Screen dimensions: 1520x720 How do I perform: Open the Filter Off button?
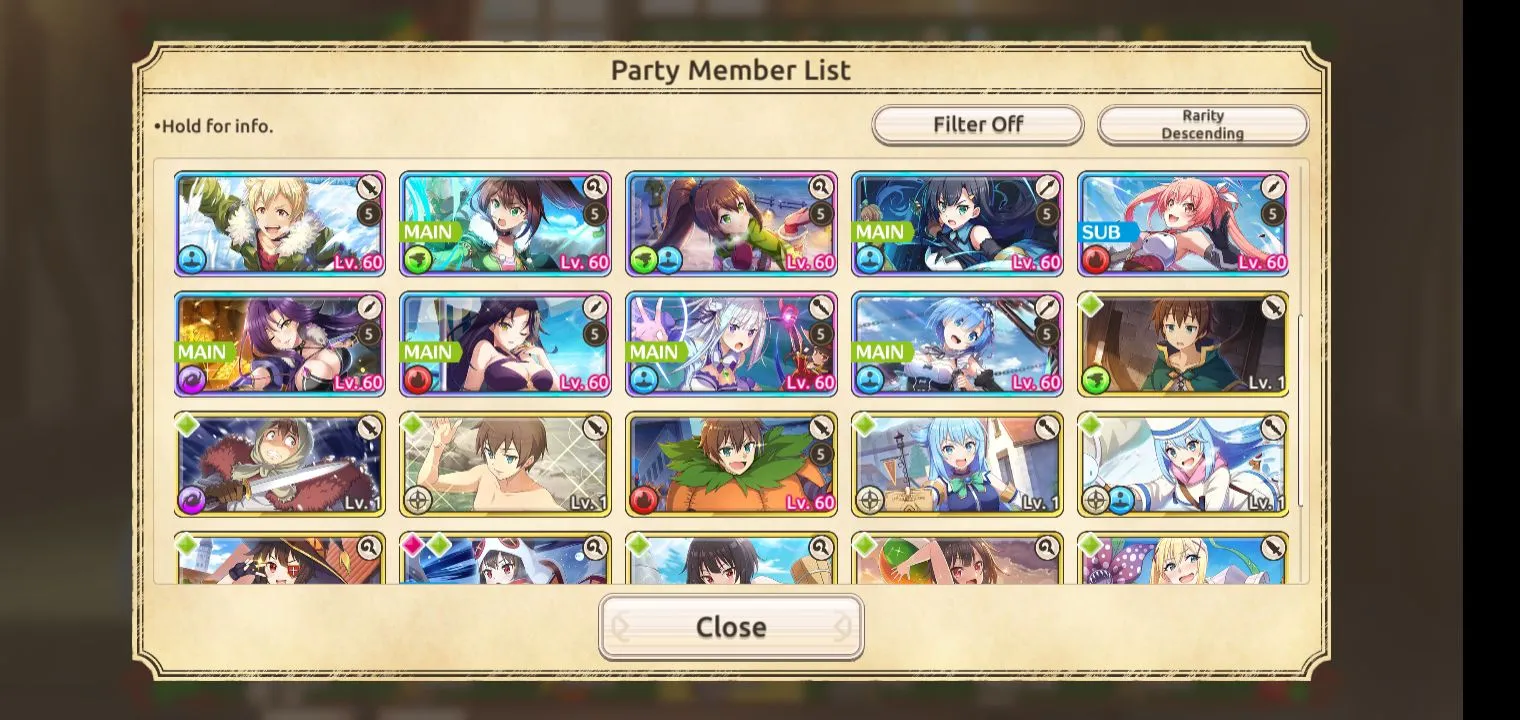click(977, 125)
